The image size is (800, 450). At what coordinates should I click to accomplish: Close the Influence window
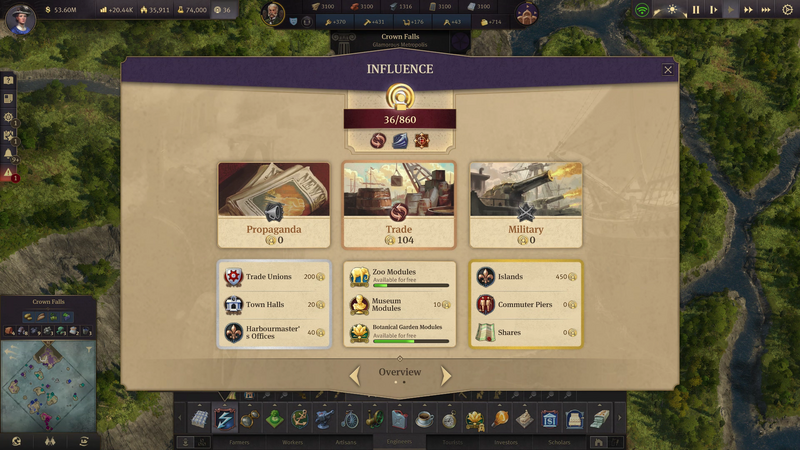coord(668,70)
